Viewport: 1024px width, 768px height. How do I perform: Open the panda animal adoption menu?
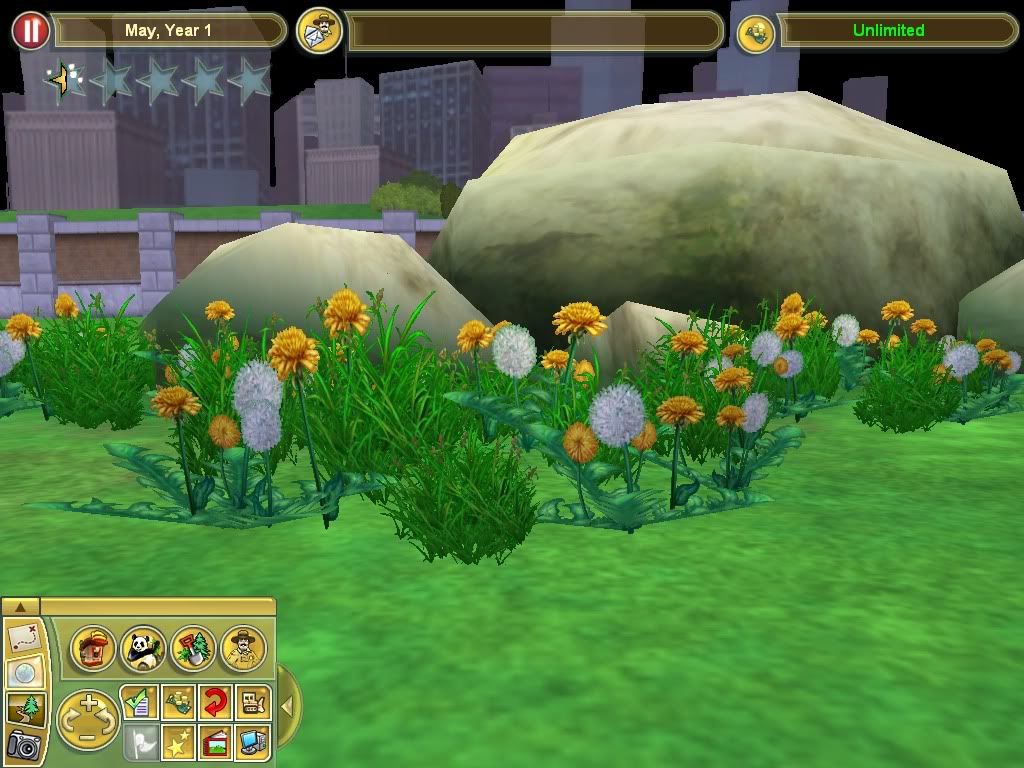point(142,649)
